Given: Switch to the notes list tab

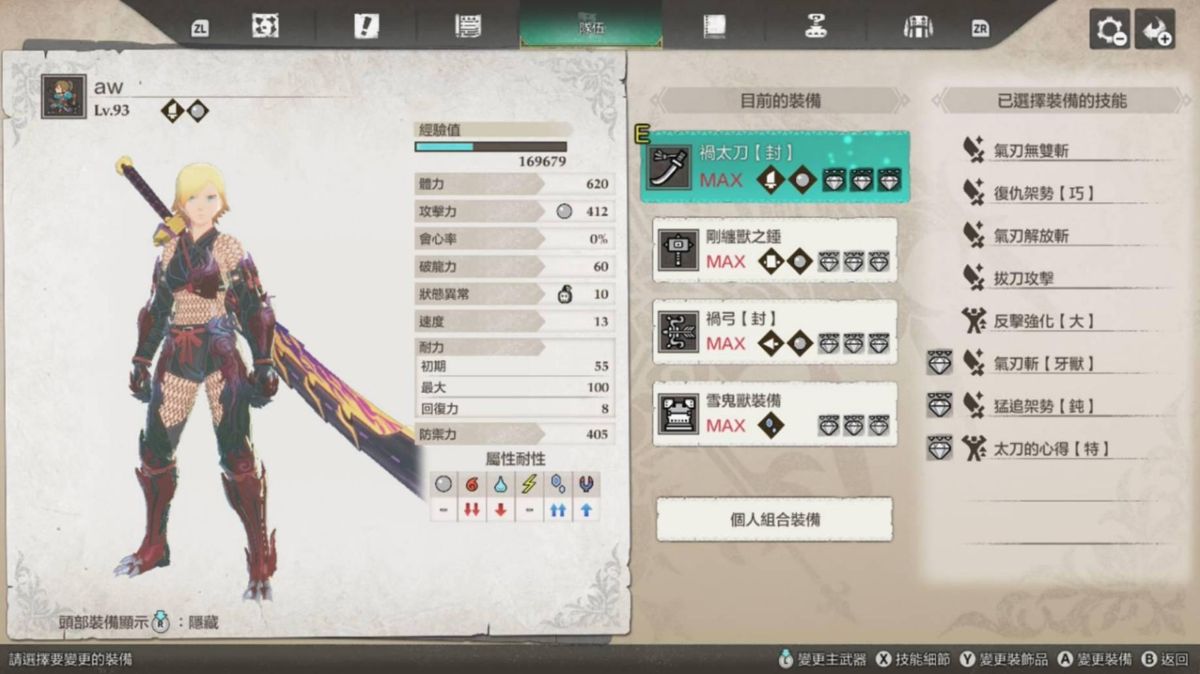Looking at the screenshot, I should (x=467, y=27).
